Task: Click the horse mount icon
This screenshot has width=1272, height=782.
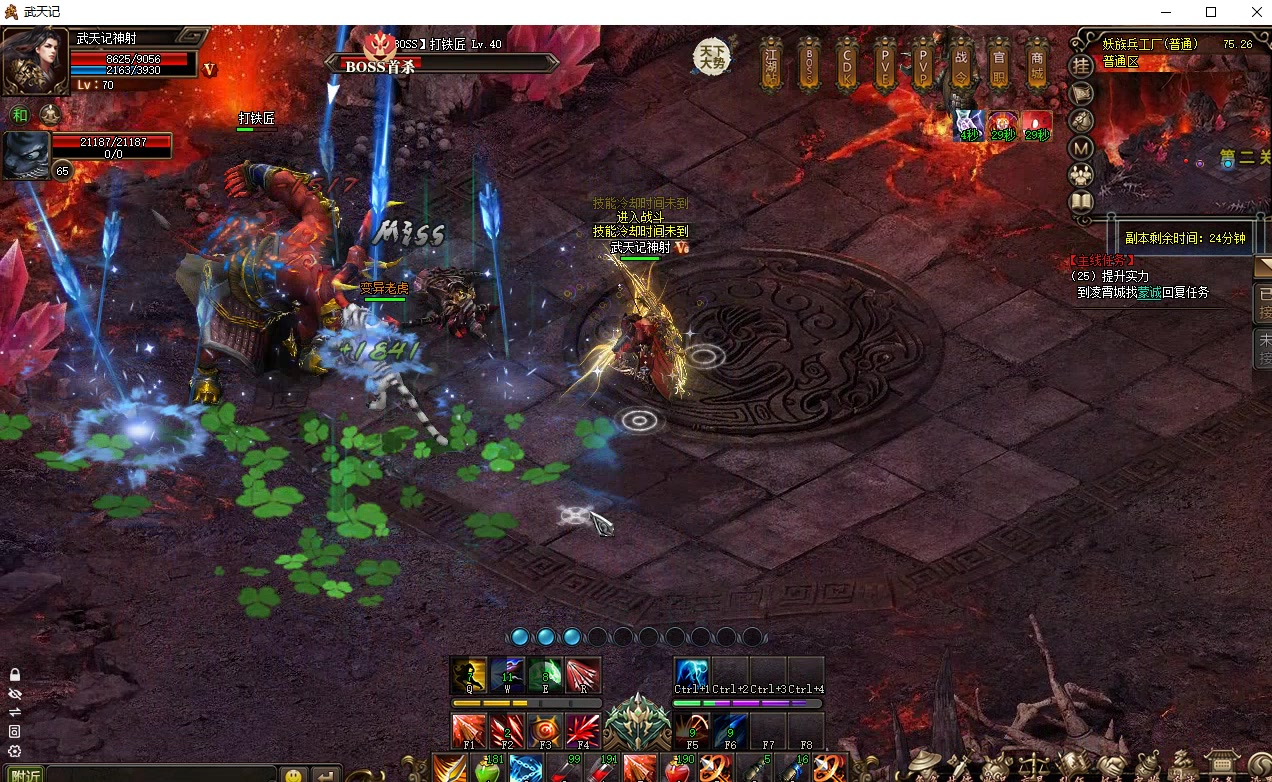Action: tap(1081, 121)
